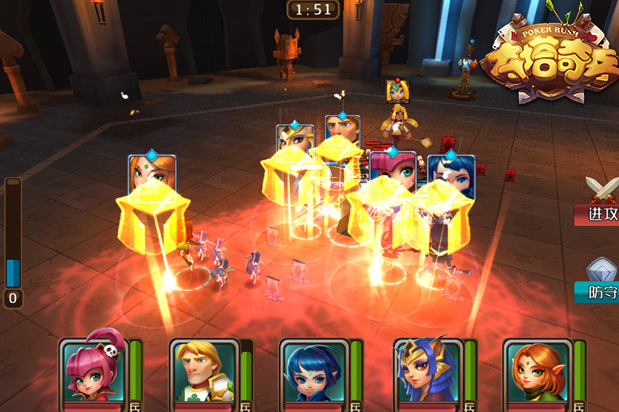The image size is (619, 412).
Task: Select the pink-haired skull girl hero card
Action: tap(92, 370)
